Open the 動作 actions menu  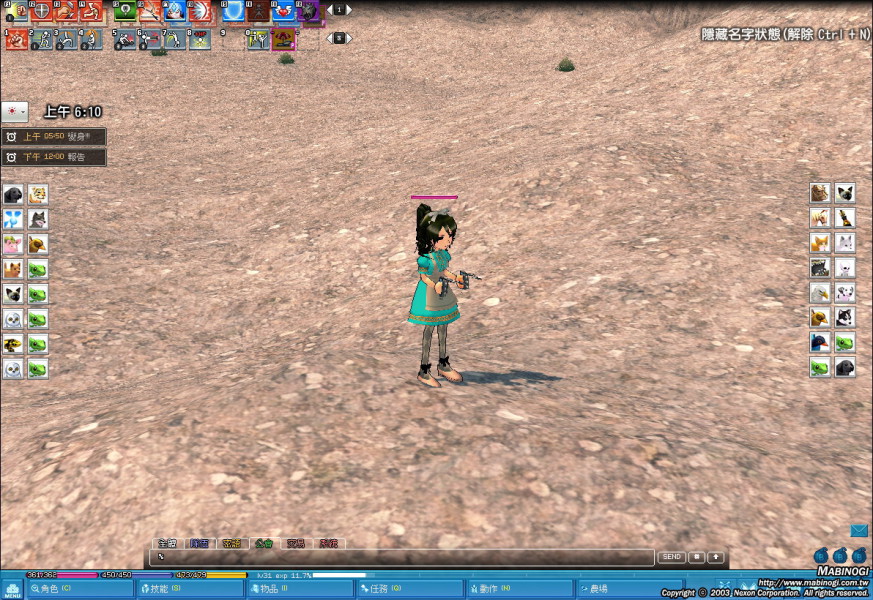tap(520, 589)
